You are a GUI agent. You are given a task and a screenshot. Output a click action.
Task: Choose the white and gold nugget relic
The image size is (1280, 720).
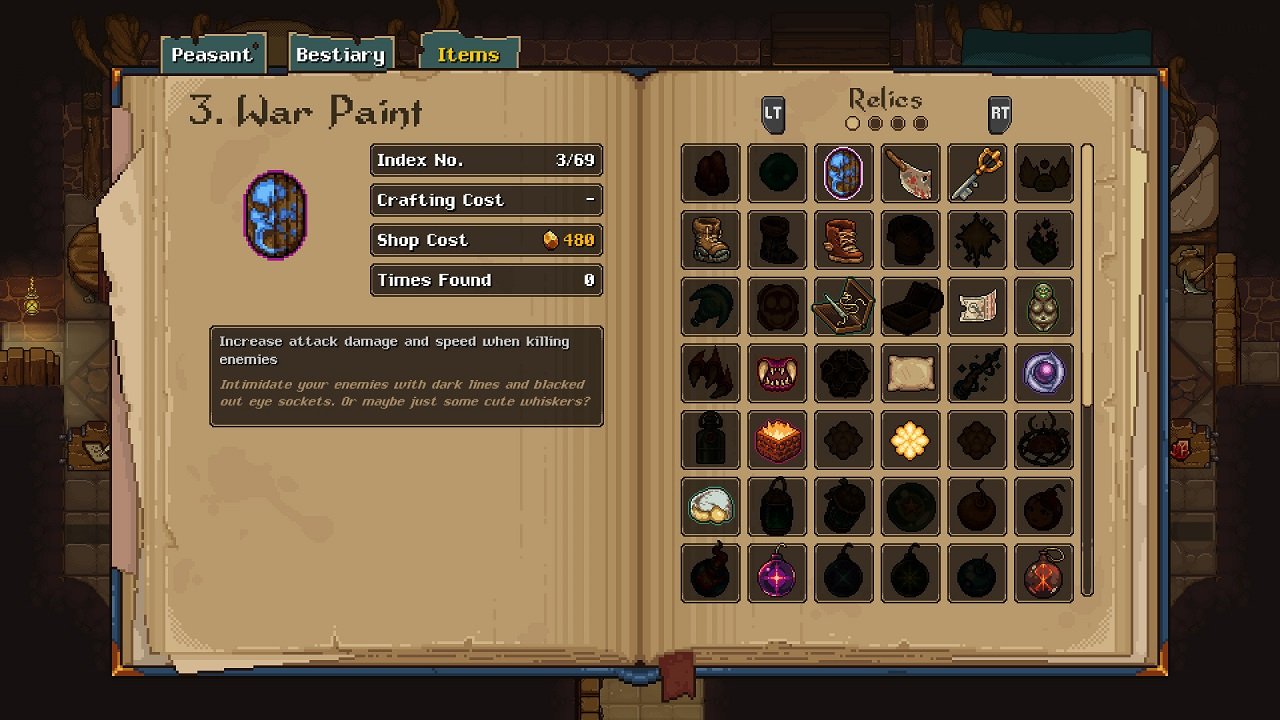tap(711, 507)
